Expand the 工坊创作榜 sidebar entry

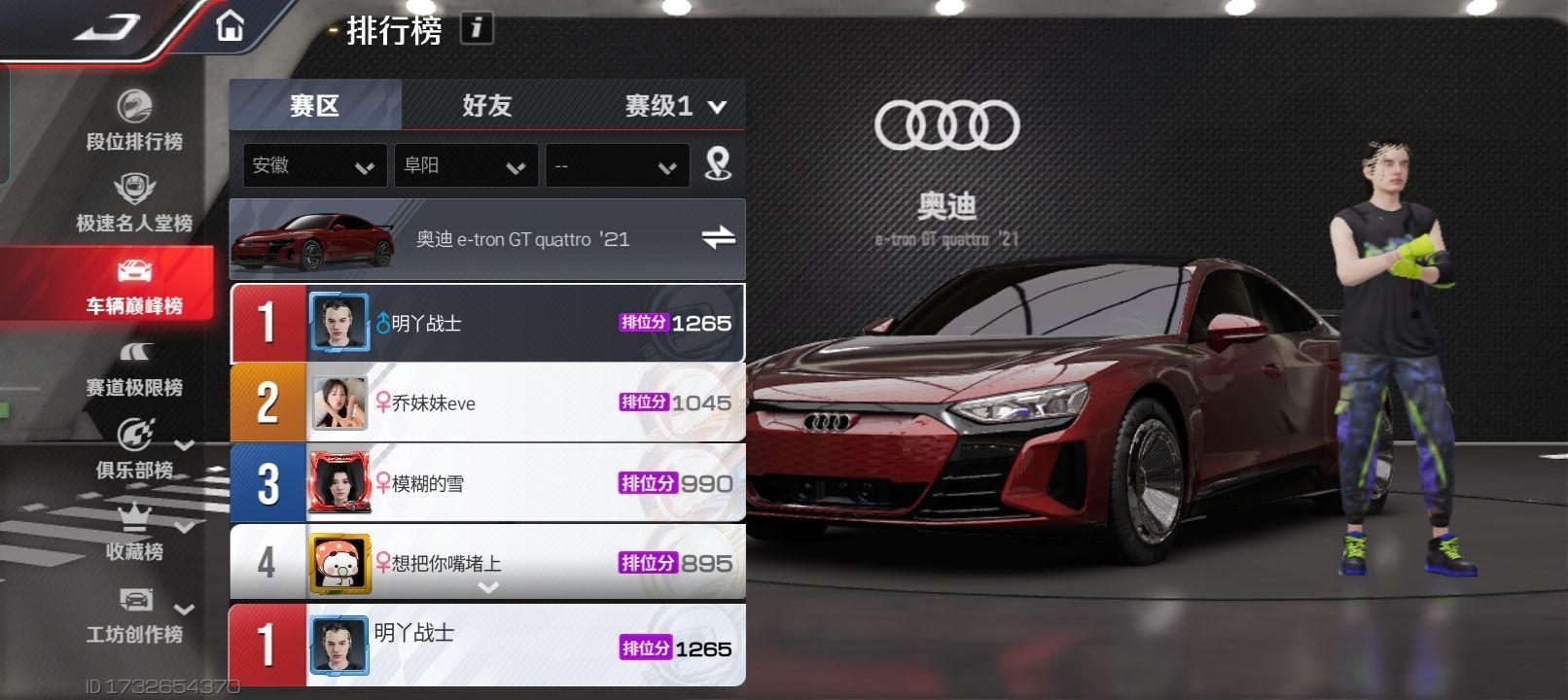tap(136, 614)
